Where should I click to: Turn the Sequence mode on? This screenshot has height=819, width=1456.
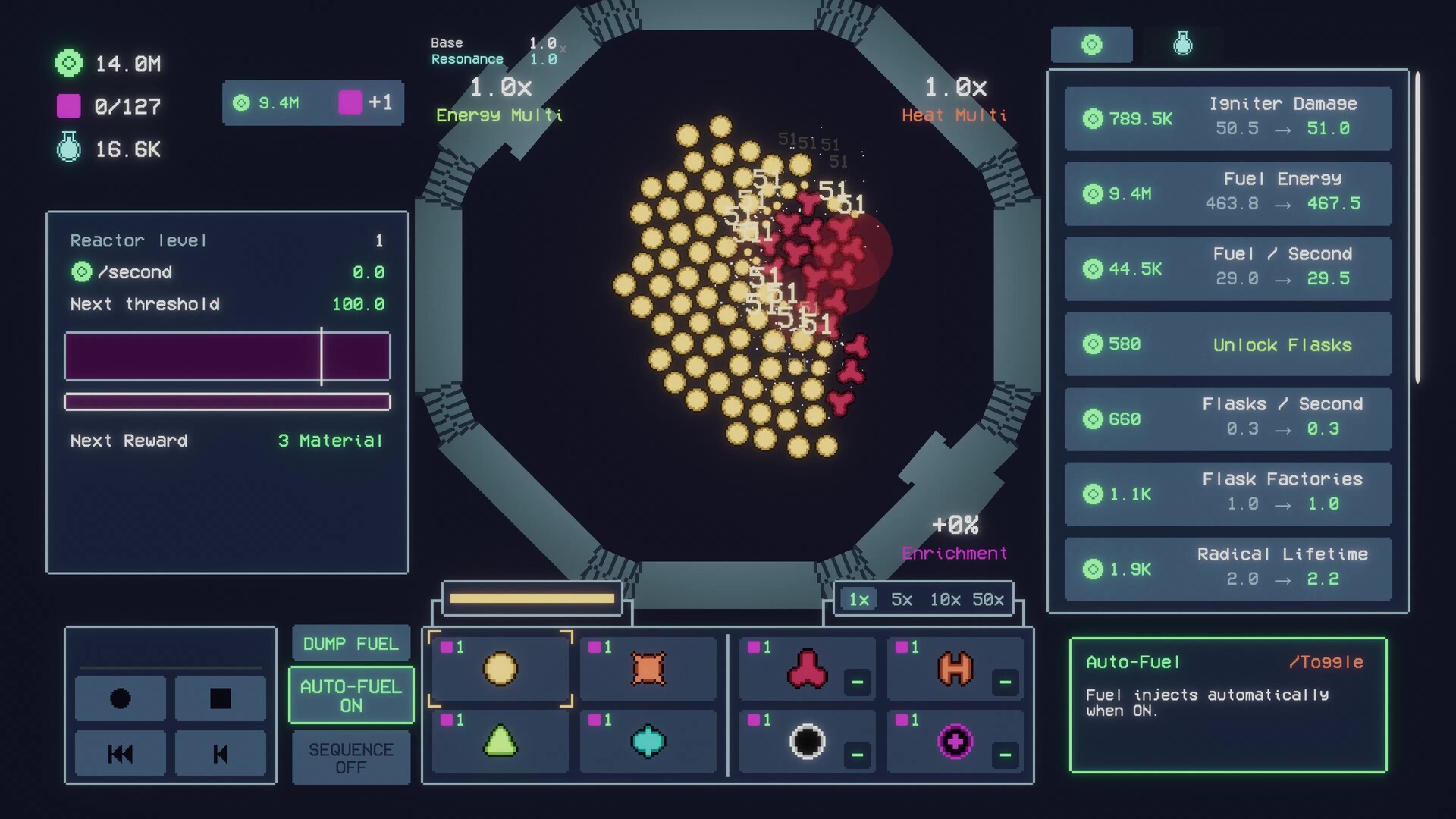tap(350, 758)
